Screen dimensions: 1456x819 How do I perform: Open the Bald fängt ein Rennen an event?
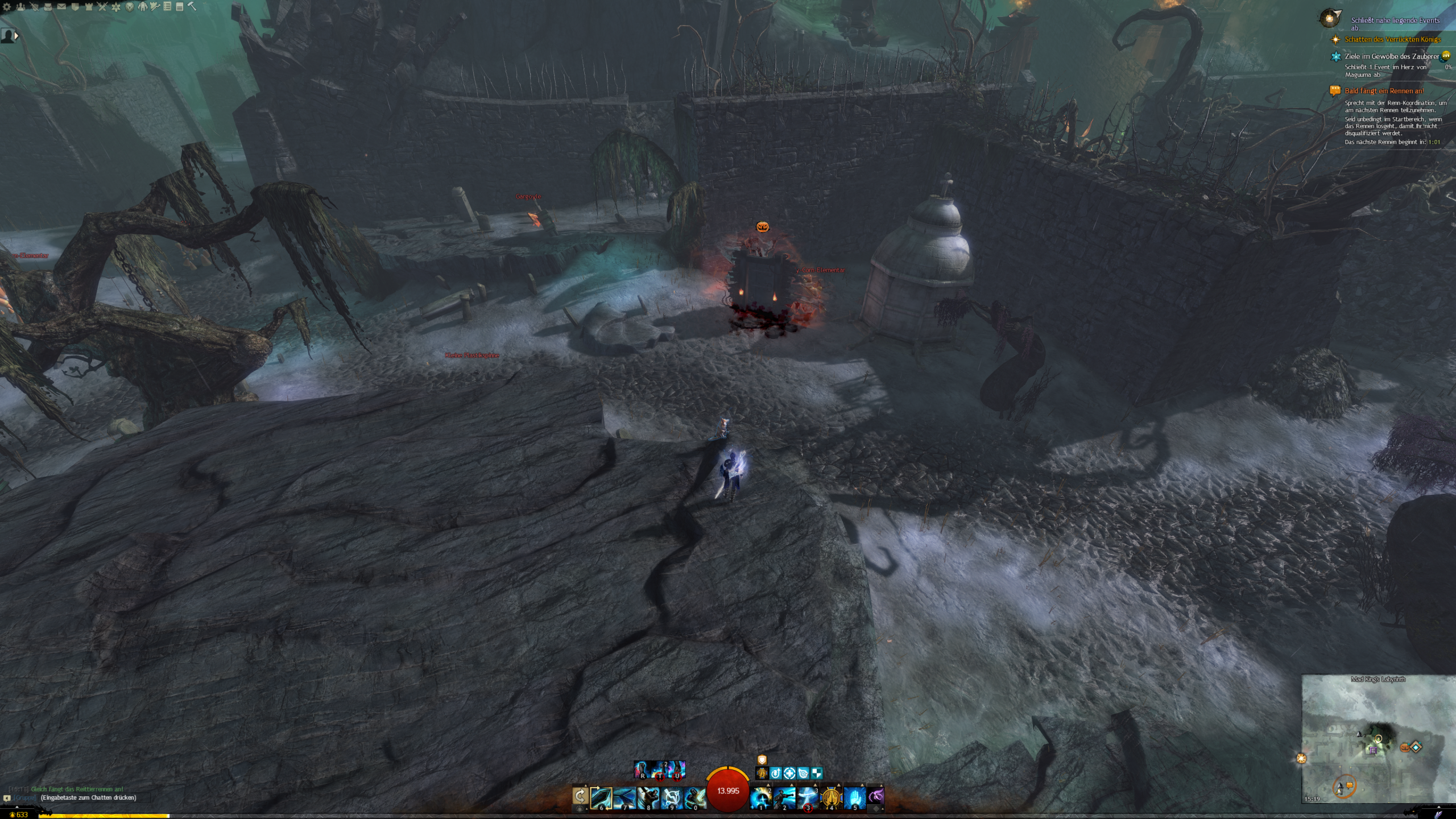click(x=1384, y=91)
